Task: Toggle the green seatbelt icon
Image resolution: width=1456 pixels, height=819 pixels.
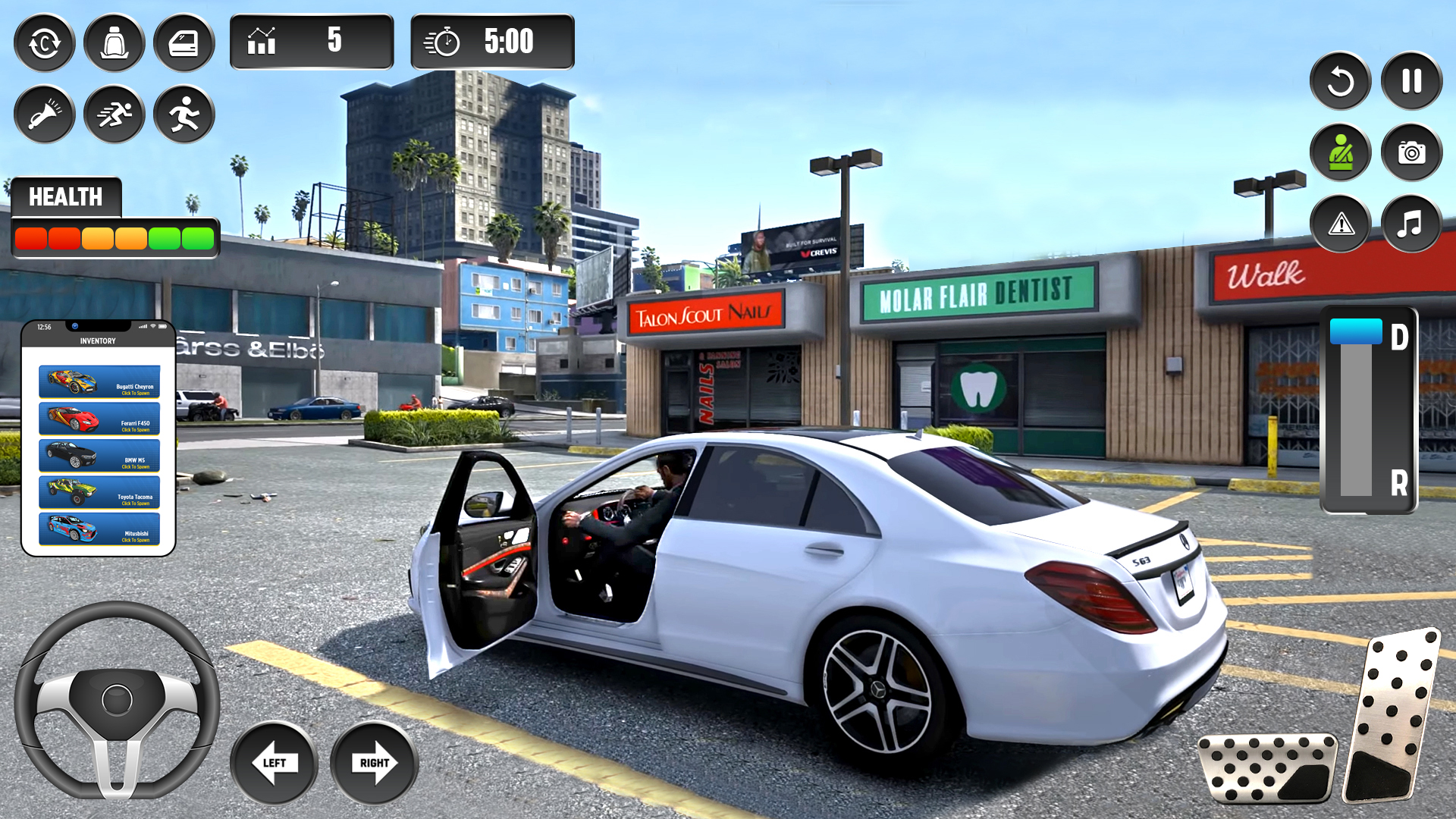Action: pos(1340,152)
